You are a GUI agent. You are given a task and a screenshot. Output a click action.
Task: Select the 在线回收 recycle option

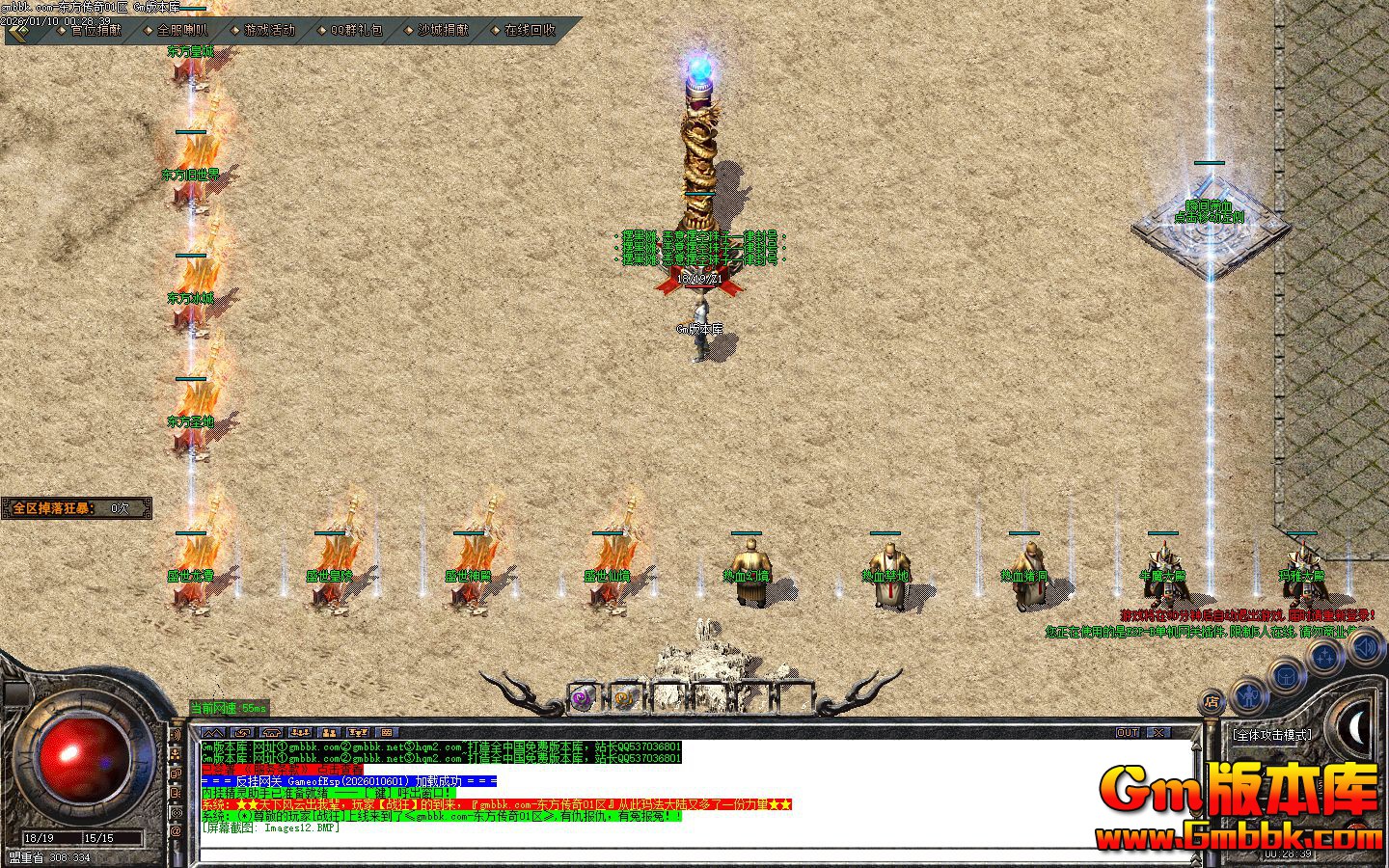coord(530,30)
